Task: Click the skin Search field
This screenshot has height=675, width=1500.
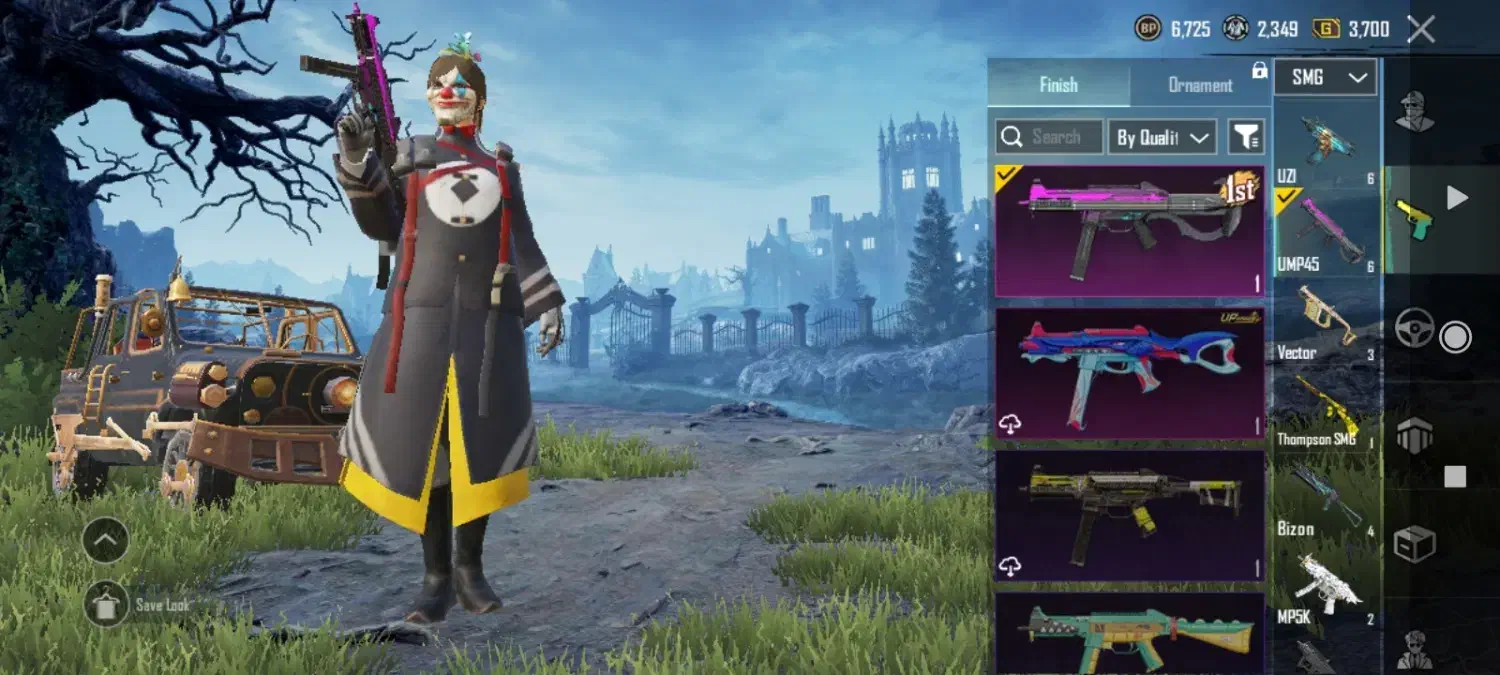Action: point(1050,137)
